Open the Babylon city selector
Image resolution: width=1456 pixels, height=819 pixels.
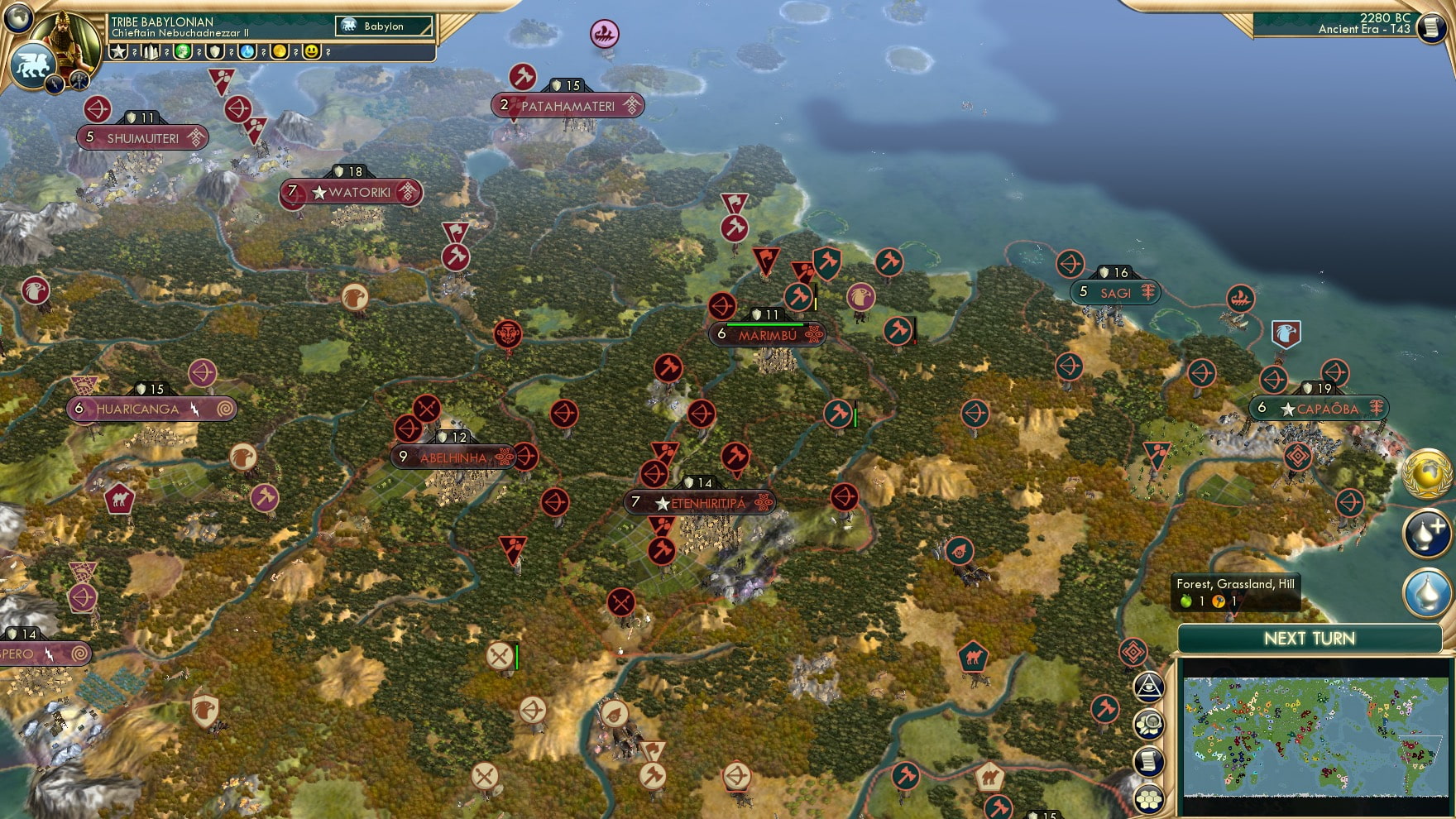coord(382,26)
